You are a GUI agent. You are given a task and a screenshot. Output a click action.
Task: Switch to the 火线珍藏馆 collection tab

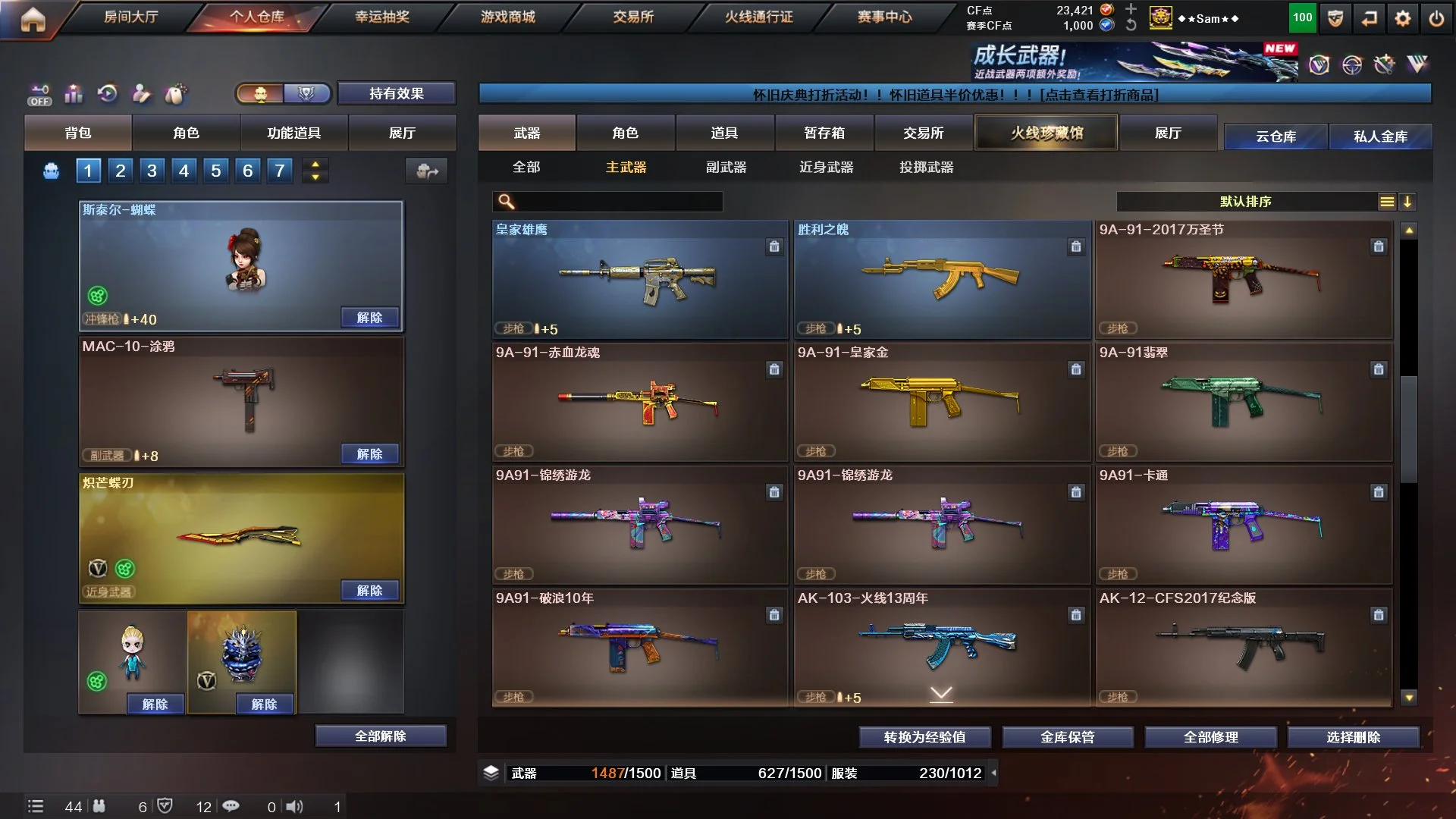click(1046, 133)
